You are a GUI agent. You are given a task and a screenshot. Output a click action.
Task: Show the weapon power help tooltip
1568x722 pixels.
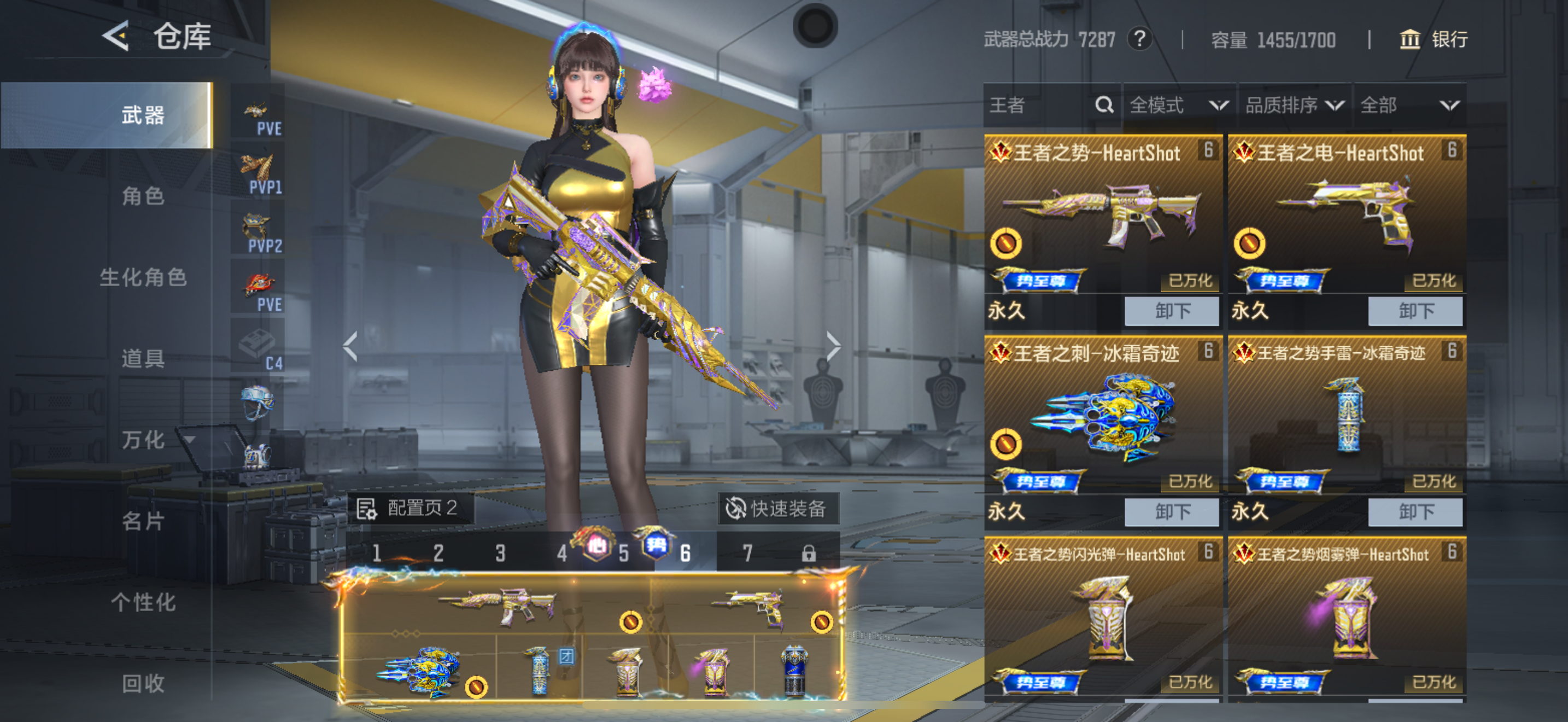click(x=1139, y=39)
